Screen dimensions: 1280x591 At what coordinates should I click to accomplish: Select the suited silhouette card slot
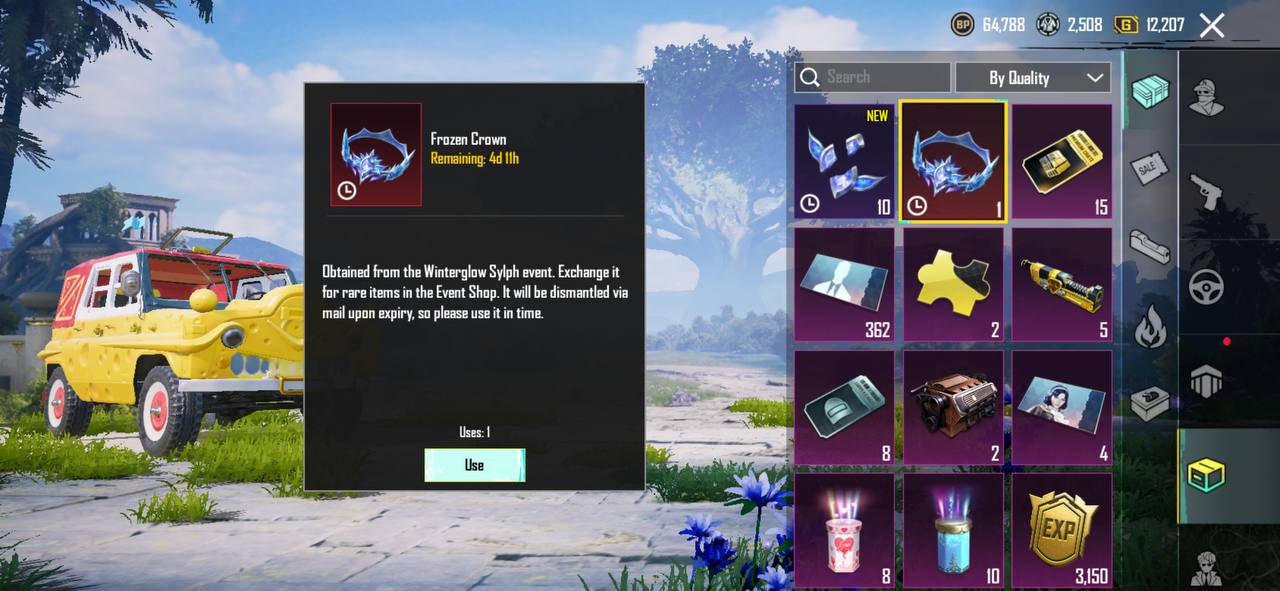click(x=845, y=285)
